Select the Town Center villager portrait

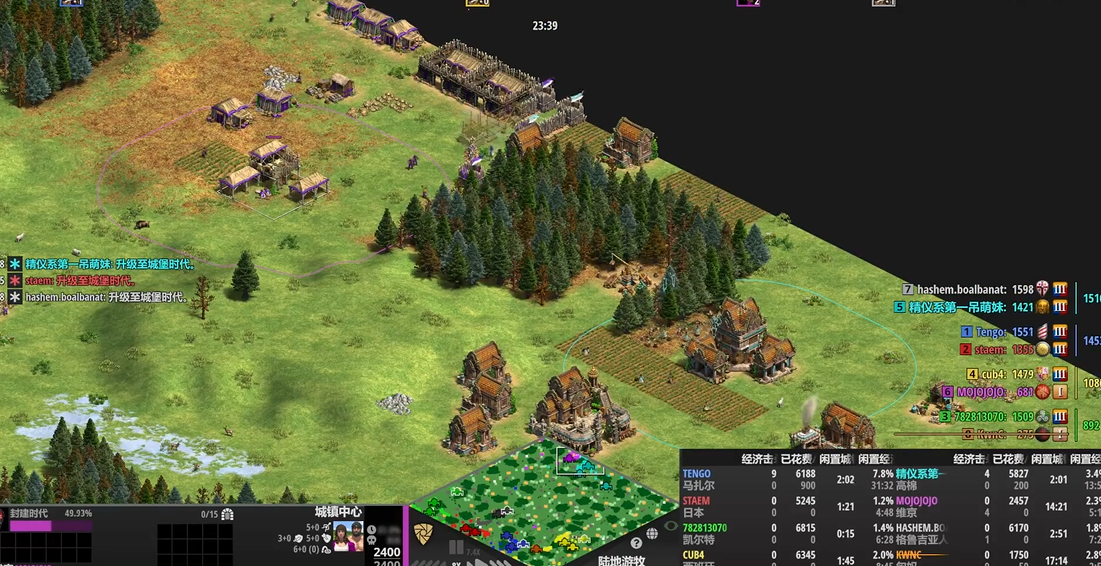pos(348,536)
